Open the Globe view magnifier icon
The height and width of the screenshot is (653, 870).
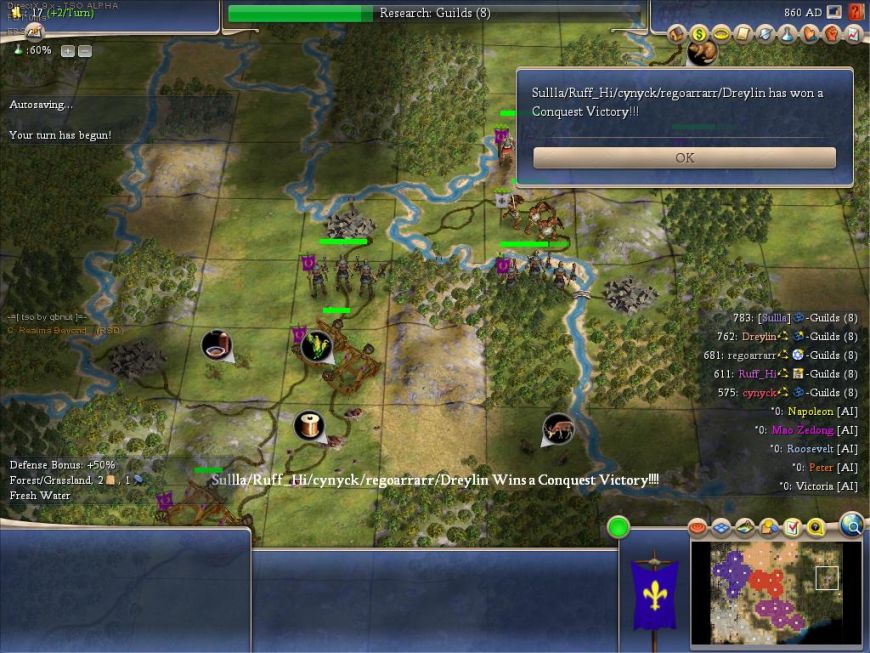tap(851, 524)
